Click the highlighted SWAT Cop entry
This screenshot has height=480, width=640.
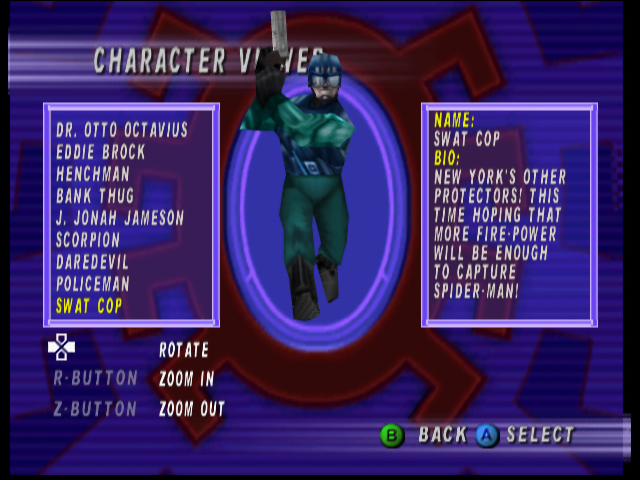[89, 306]
